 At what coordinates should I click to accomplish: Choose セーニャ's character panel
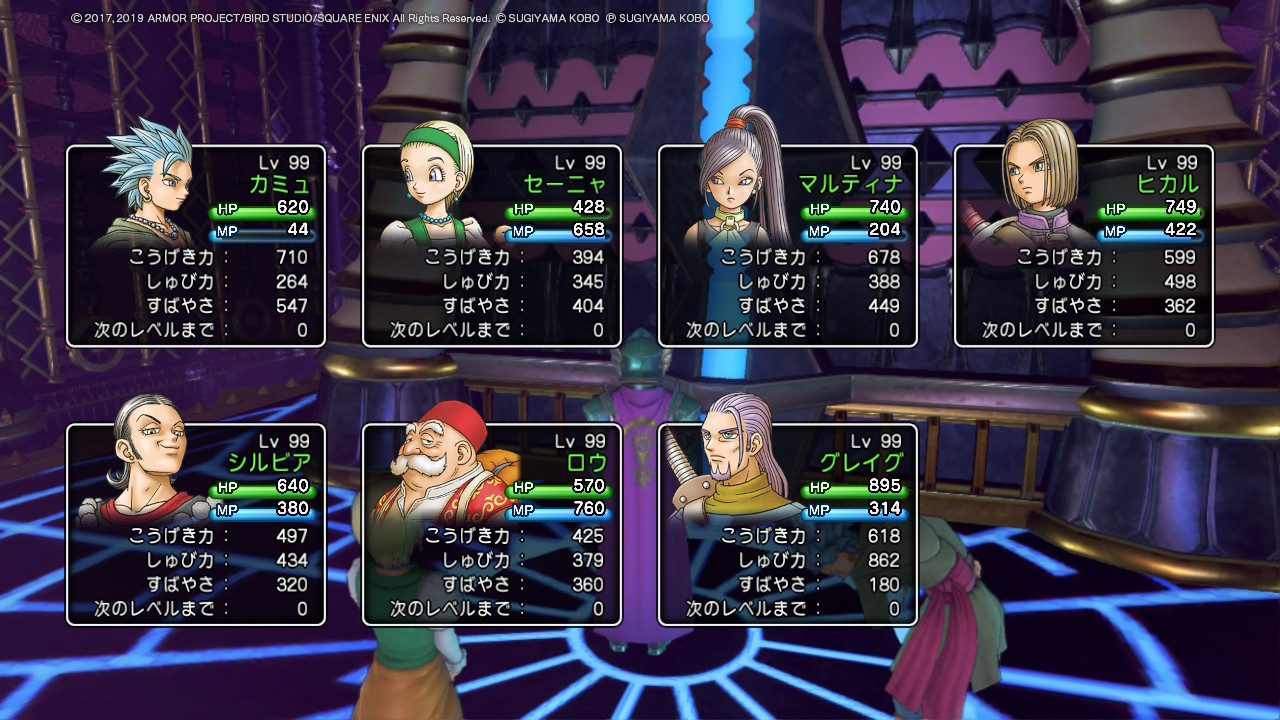[x=492, y=246]
